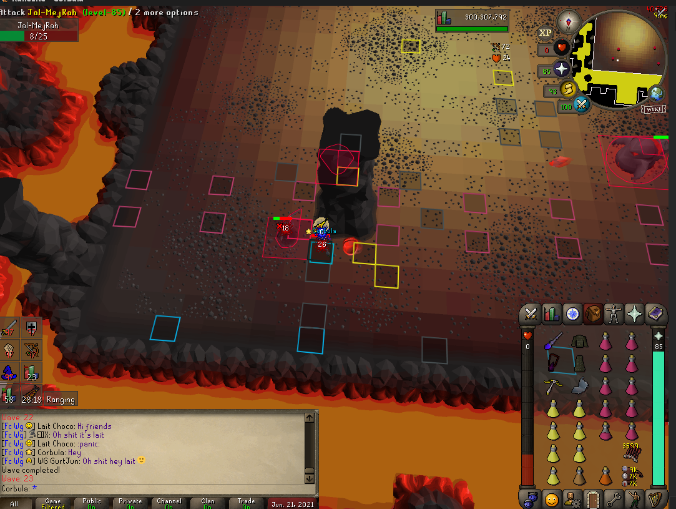The height and width of the screenshot is (509, 676).
Task: Open the Settings wrench tab
Action: (x=613, y=498)
